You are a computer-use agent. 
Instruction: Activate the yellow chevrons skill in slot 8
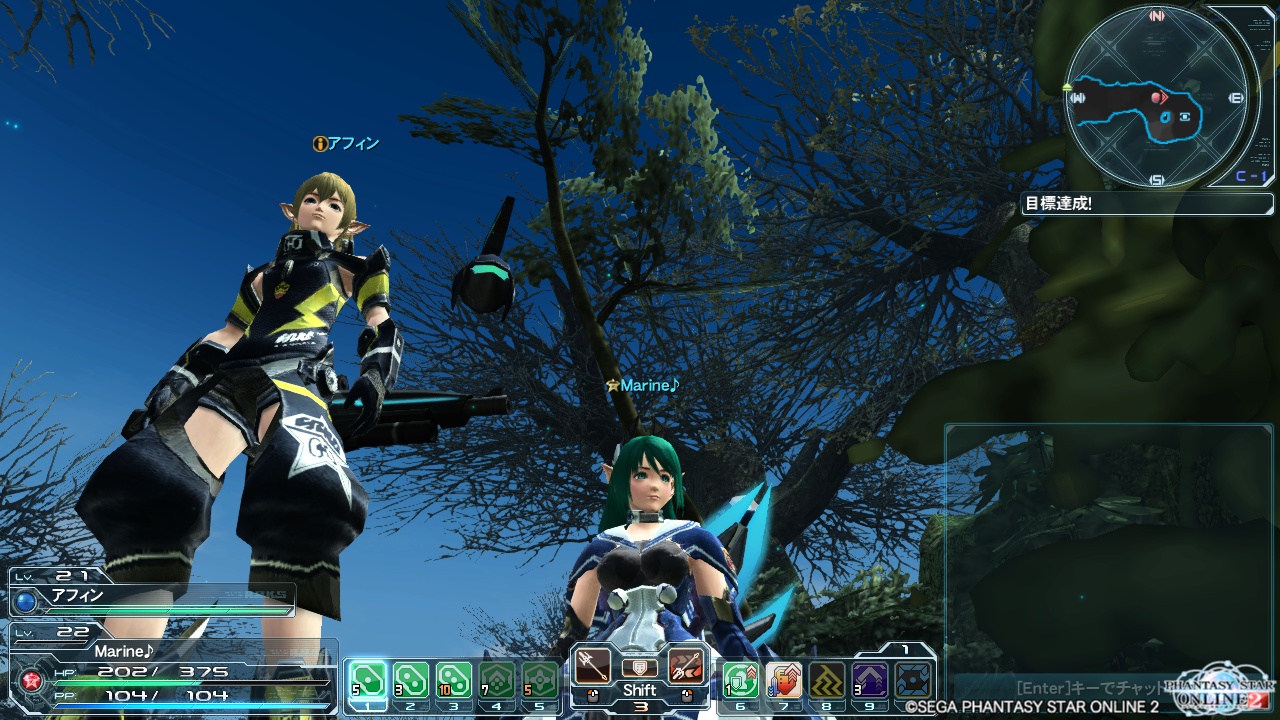[827, 681]
